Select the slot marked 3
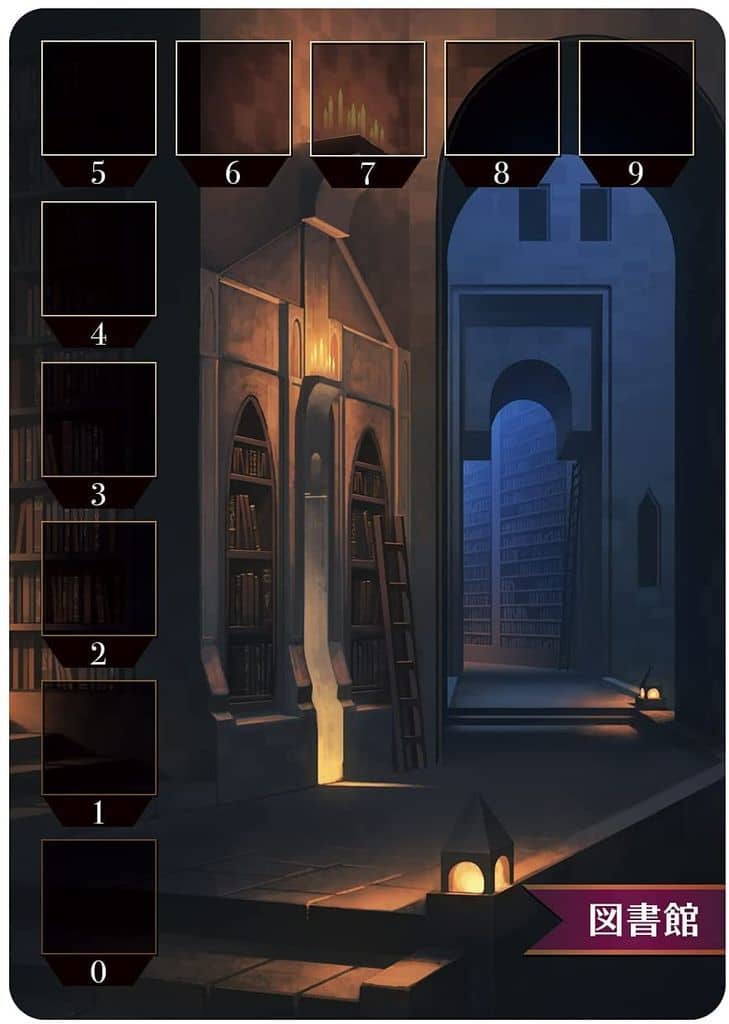This screenshot has width=729, height=1024. 98,419
